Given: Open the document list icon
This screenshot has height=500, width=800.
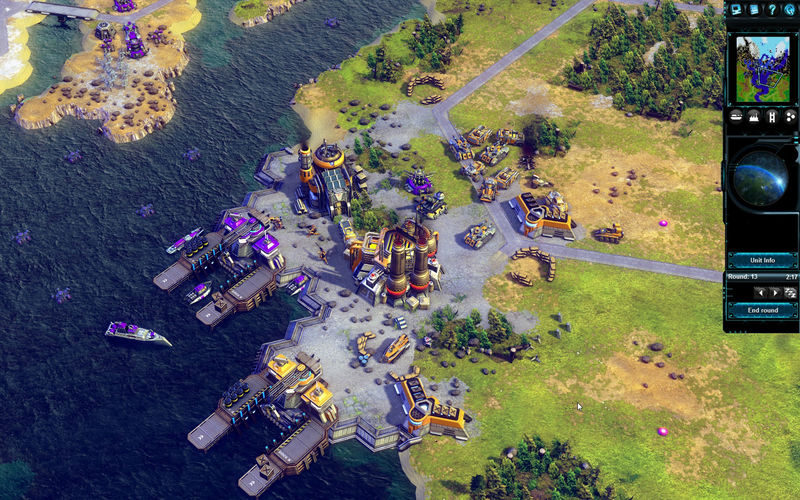Looking at the screenshot, I should (754, 9).
